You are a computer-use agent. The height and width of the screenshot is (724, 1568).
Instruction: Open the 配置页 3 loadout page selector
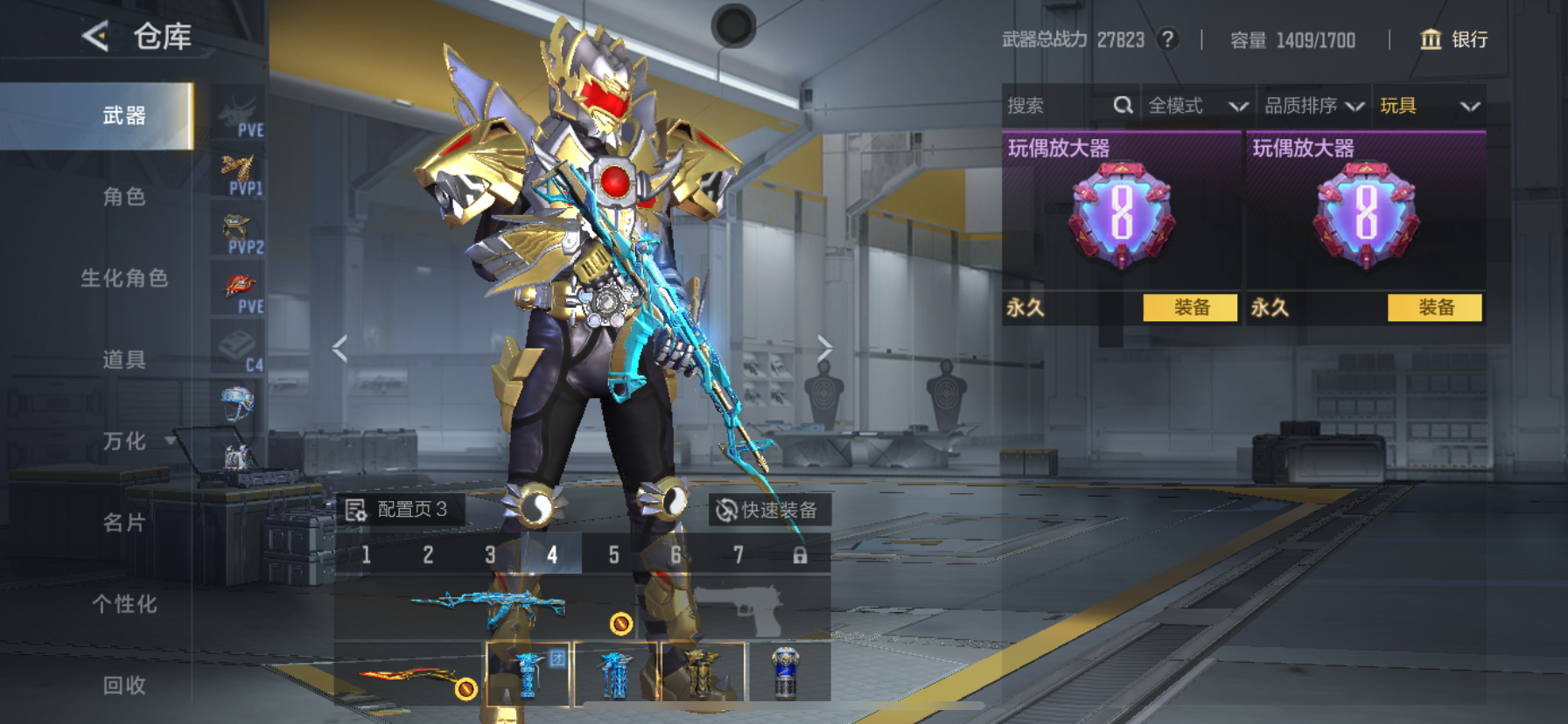point(399,510)
